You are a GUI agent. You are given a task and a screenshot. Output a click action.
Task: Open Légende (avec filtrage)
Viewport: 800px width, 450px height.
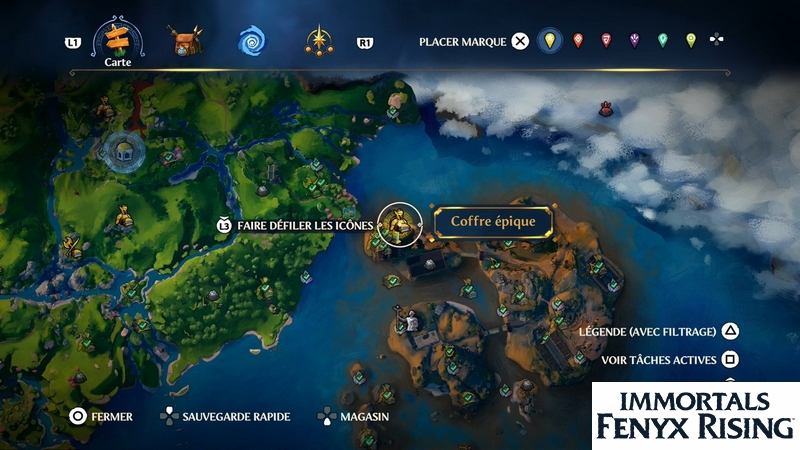click(x=659, y=331)
